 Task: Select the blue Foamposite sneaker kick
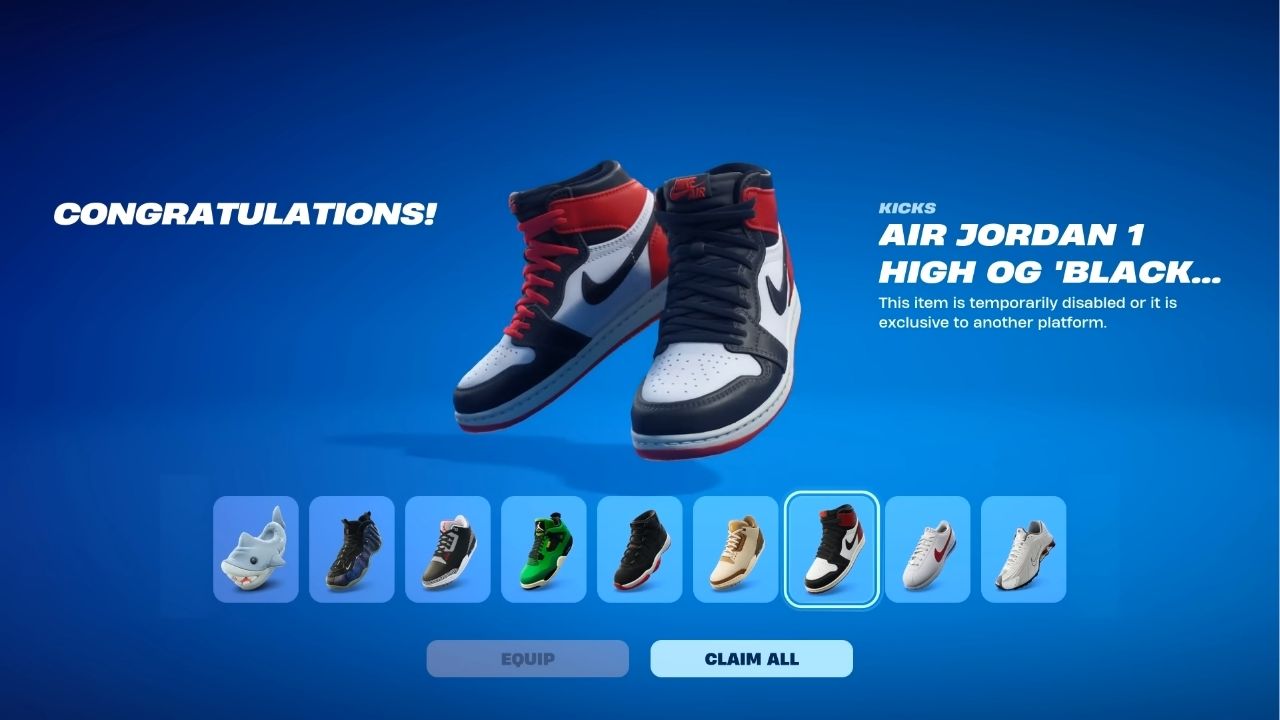pyautogui.click(x=351, y=550)
